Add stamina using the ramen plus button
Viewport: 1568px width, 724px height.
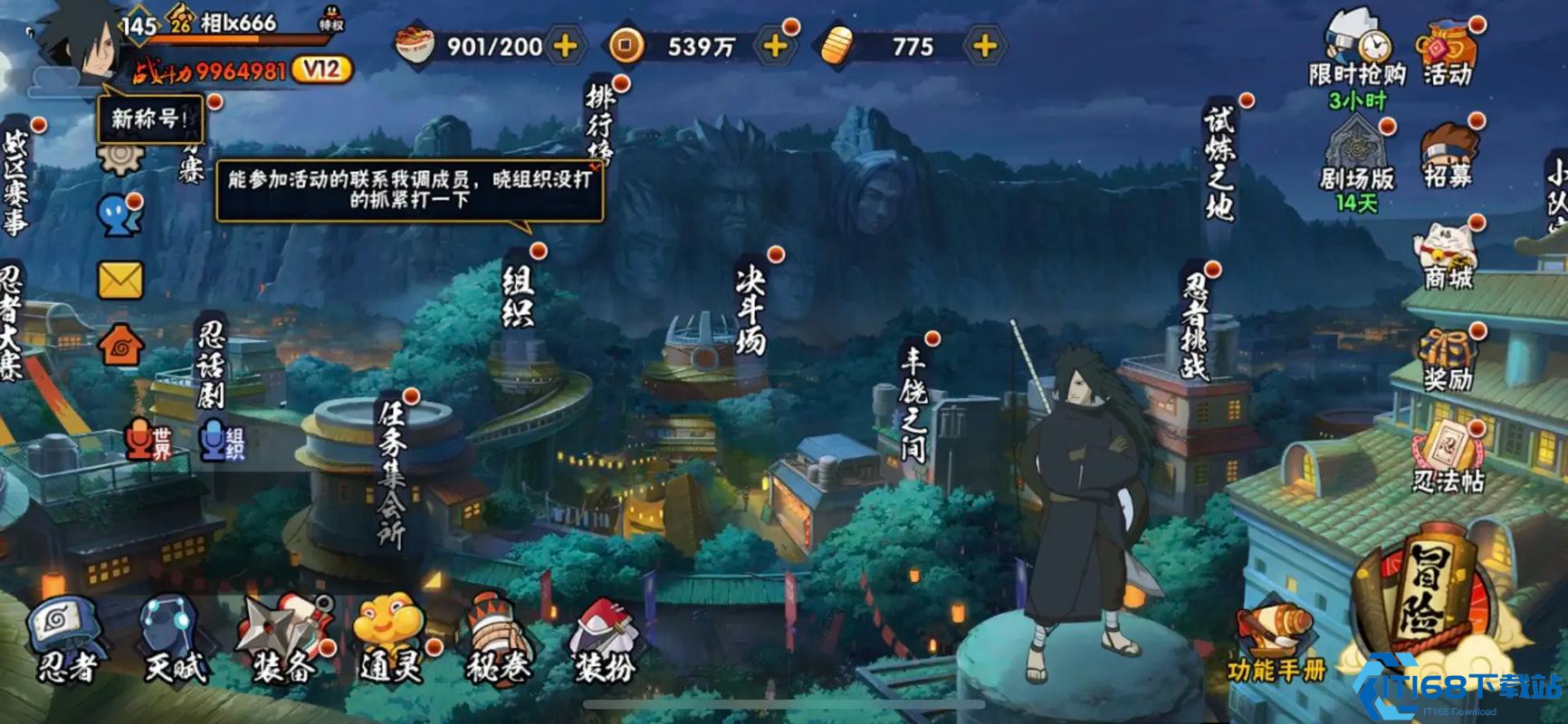(x=565, y=46)
